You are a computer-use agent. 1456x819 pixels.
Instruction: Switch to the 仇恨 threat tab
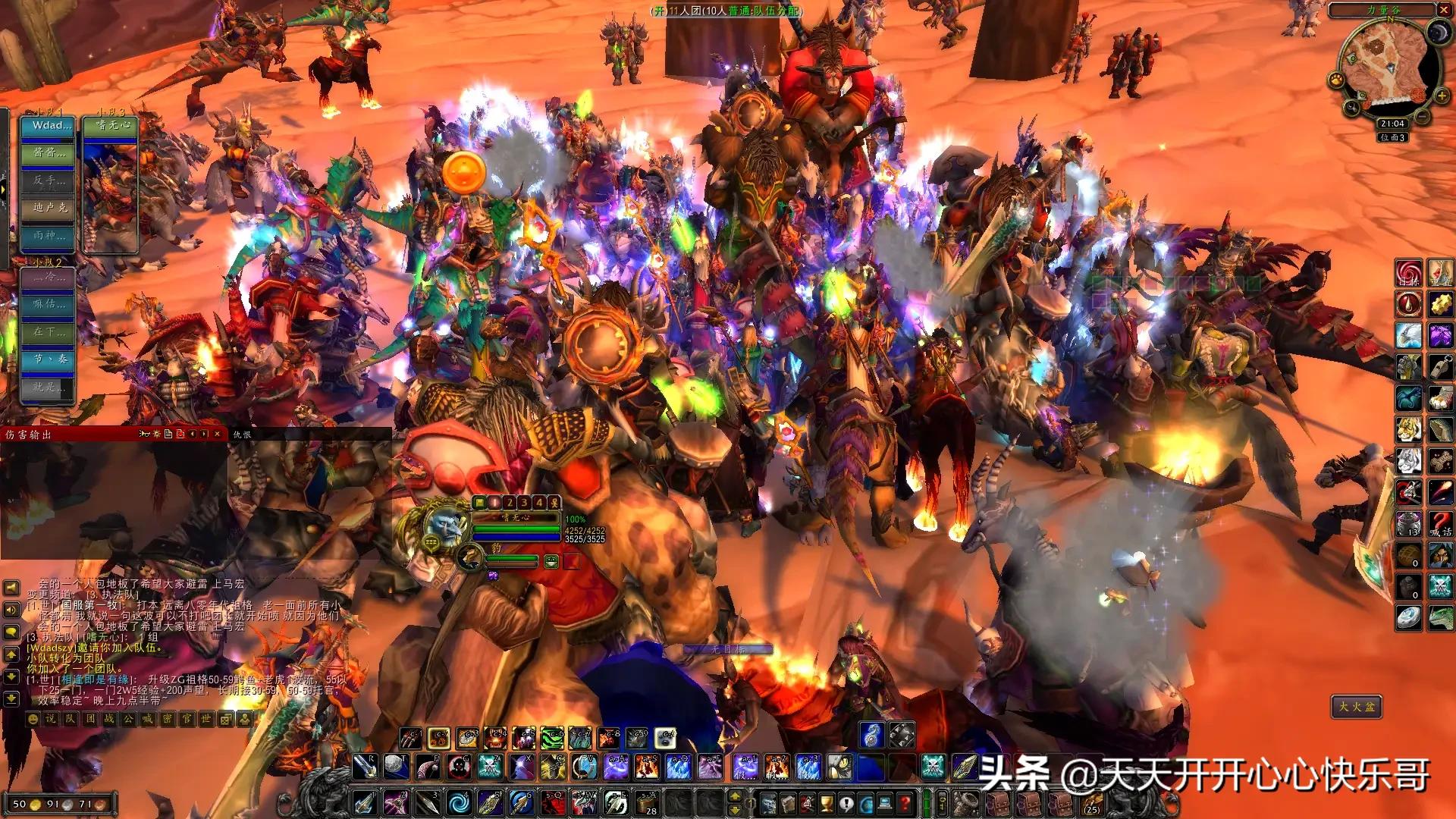click(x=243, y=435)
